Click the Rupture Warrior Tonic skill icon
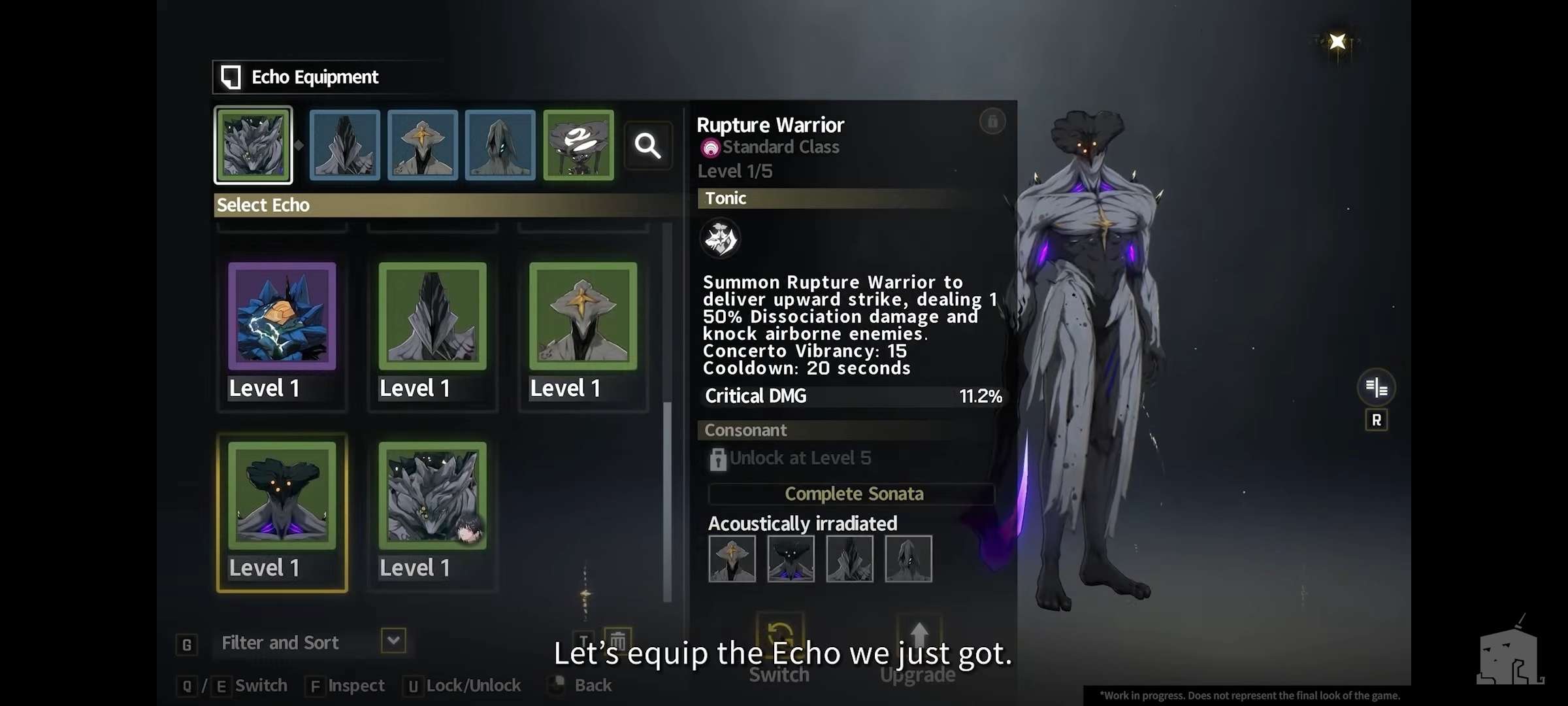This screenshot has width=1568, height=706. 720,239
